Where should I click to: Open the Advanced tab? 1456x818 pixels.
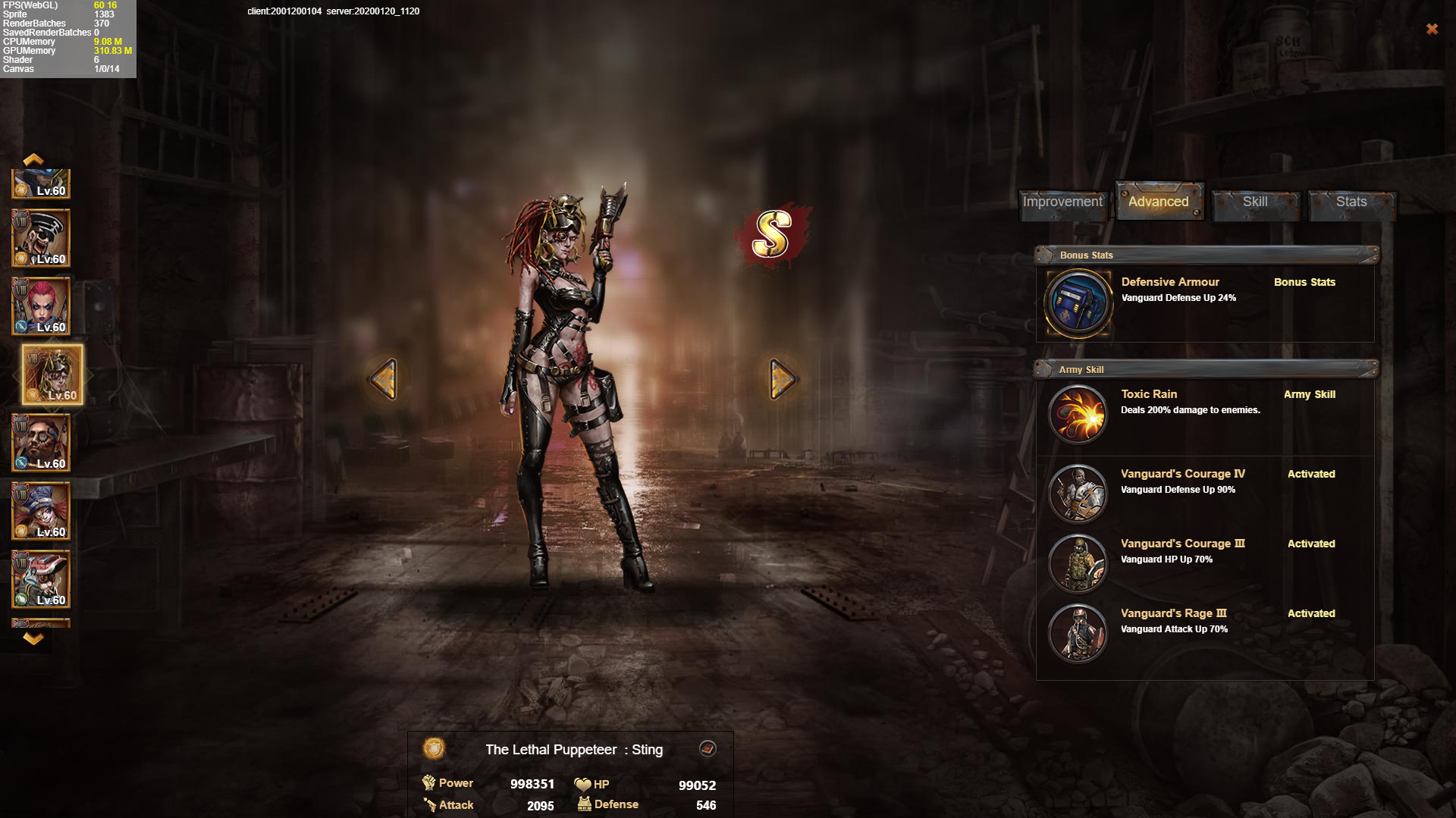1158,202
